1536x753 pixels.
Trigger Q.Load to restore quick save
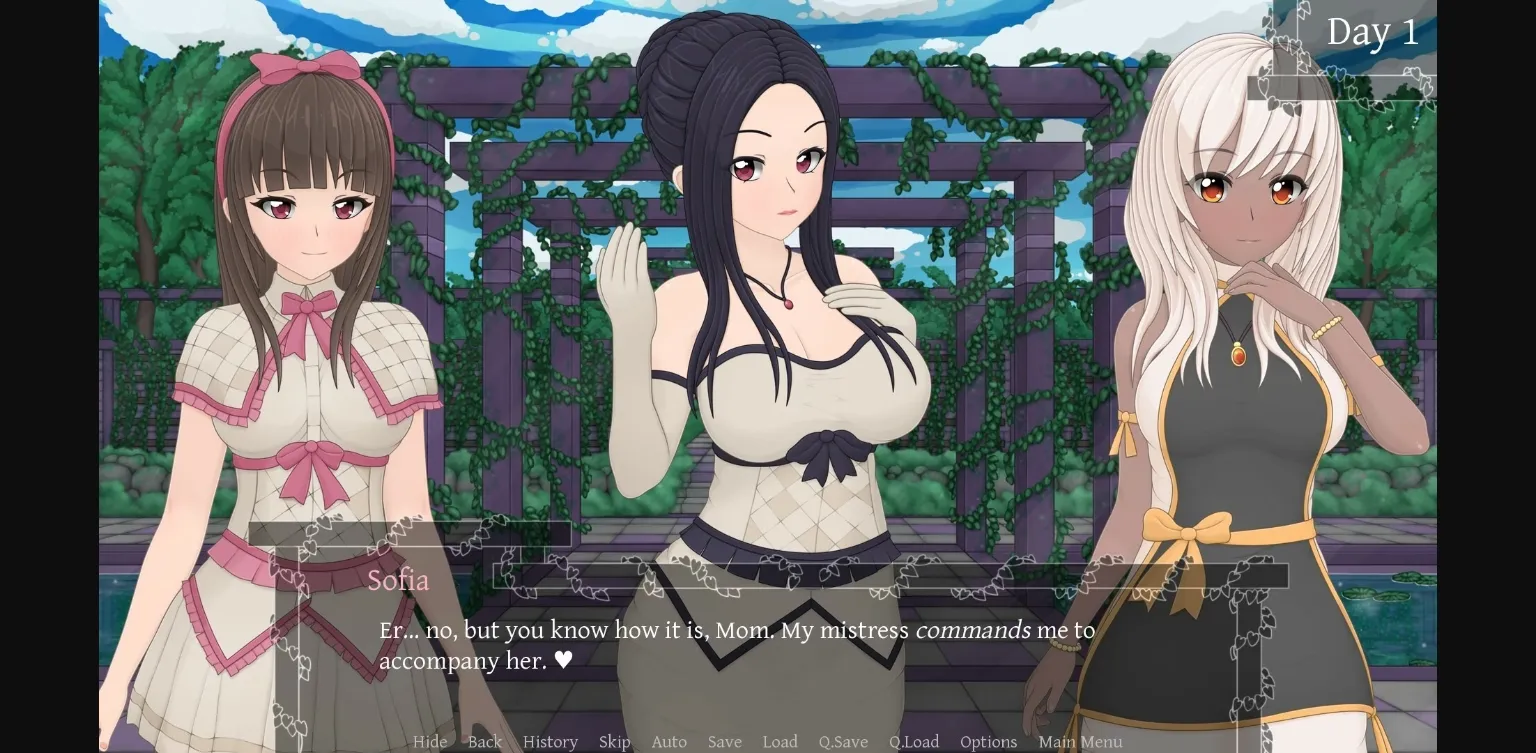(x=913, y=742)
